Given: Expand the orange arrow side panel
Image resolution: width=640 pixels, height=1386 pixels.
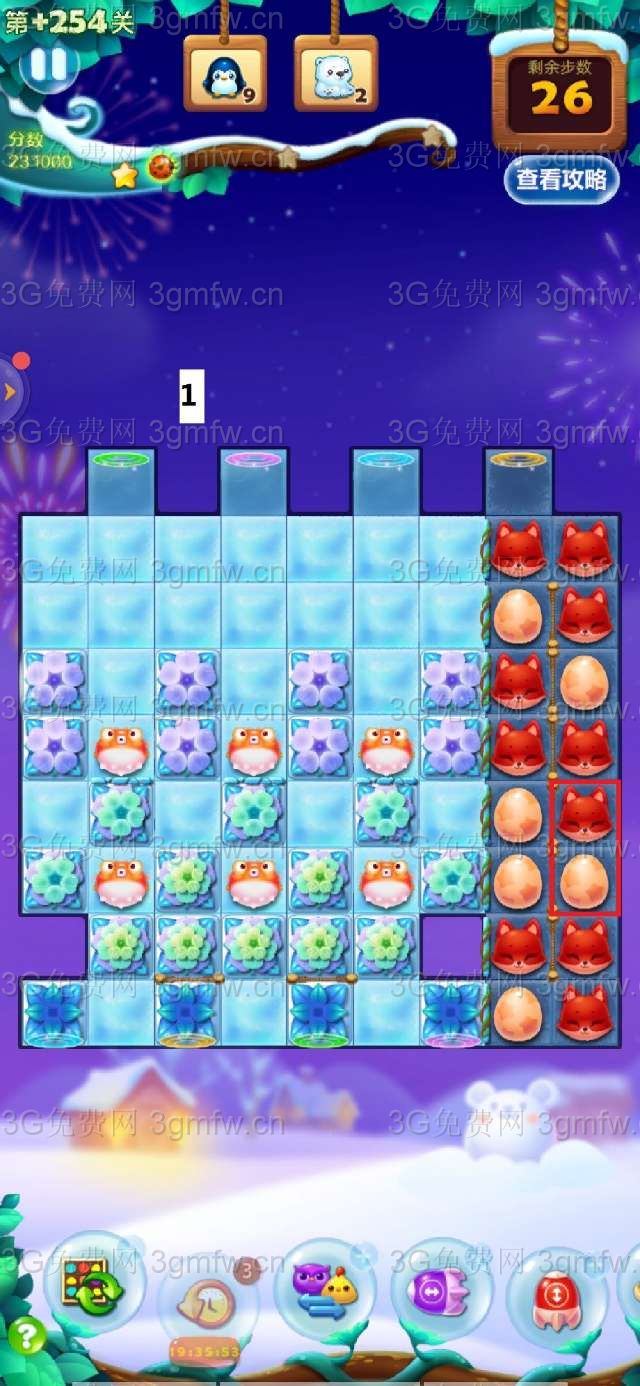Looking at the screenshot, I should 10,391.
